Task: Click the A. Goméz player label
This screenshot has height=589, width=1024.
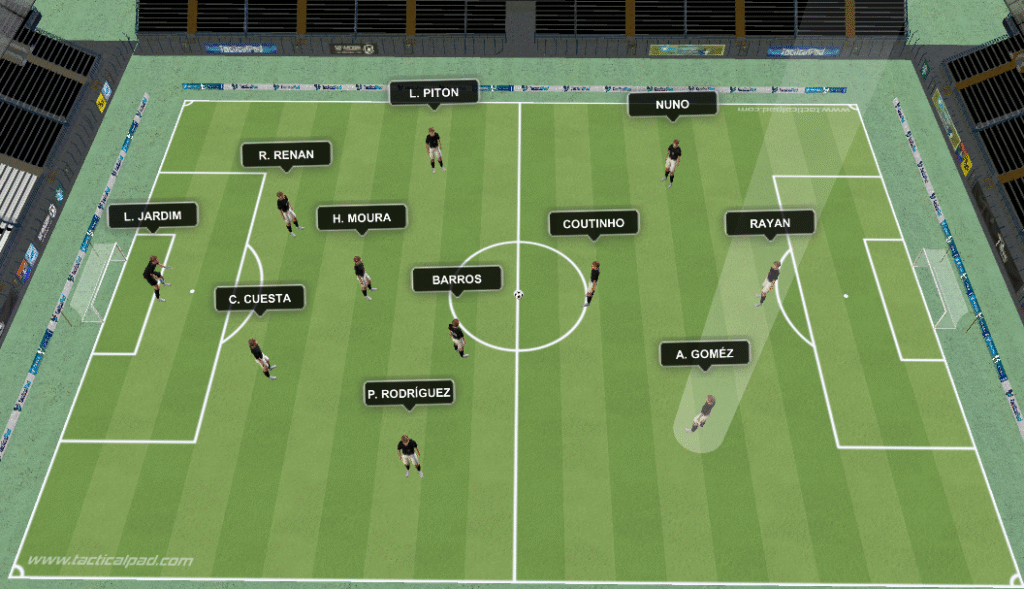Action: (705, 354)
